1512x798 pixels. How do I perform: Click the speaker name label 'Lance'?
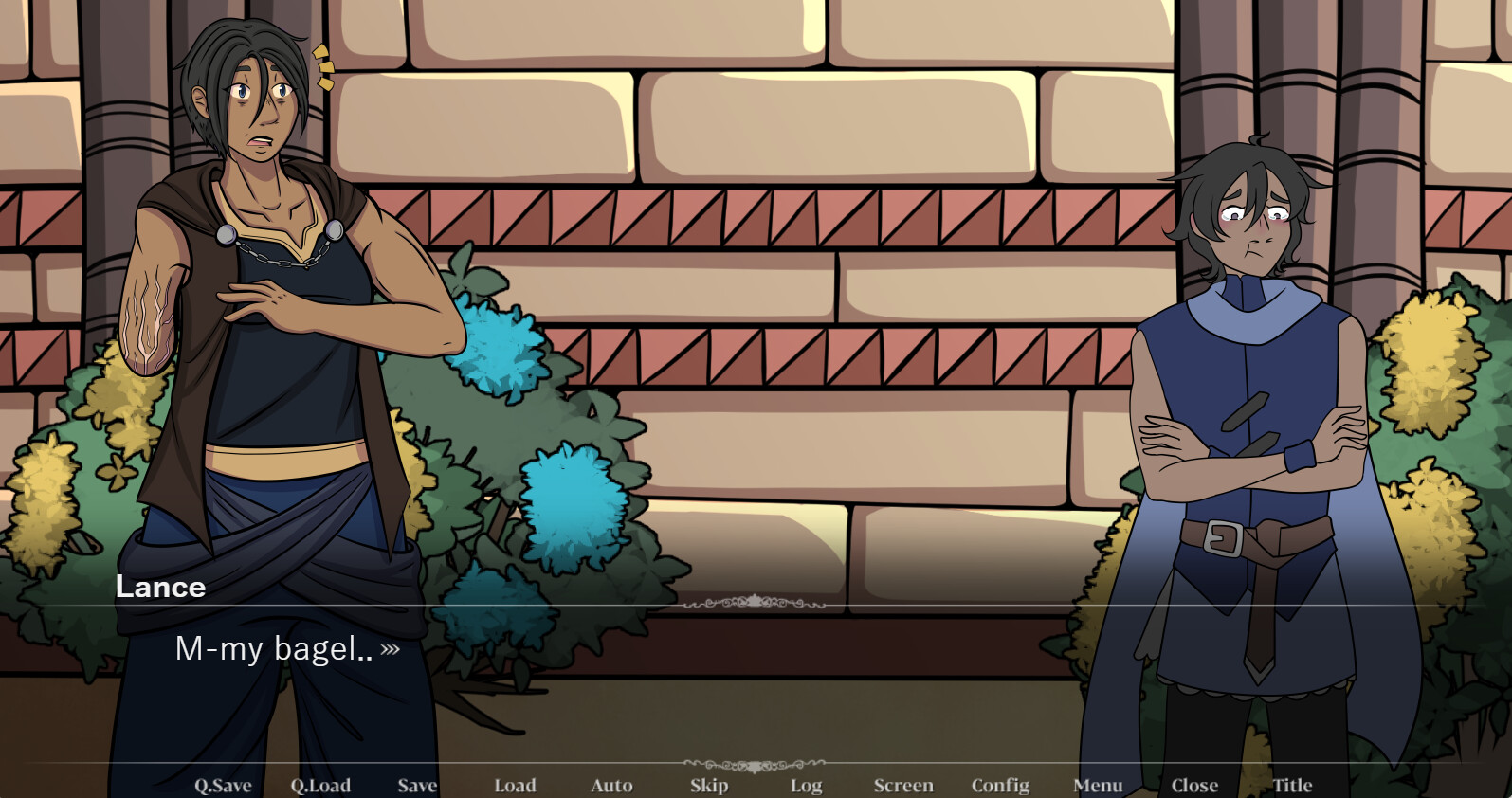(x=161, y=588)
